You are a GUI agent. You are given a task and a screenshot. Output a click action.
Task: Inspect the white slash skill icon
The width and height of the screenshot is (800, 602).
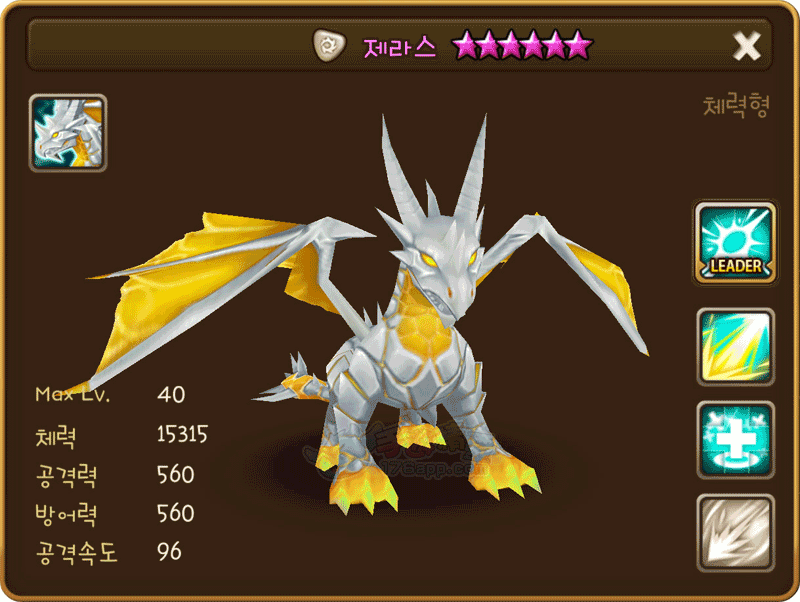click(x=735, y=532)
